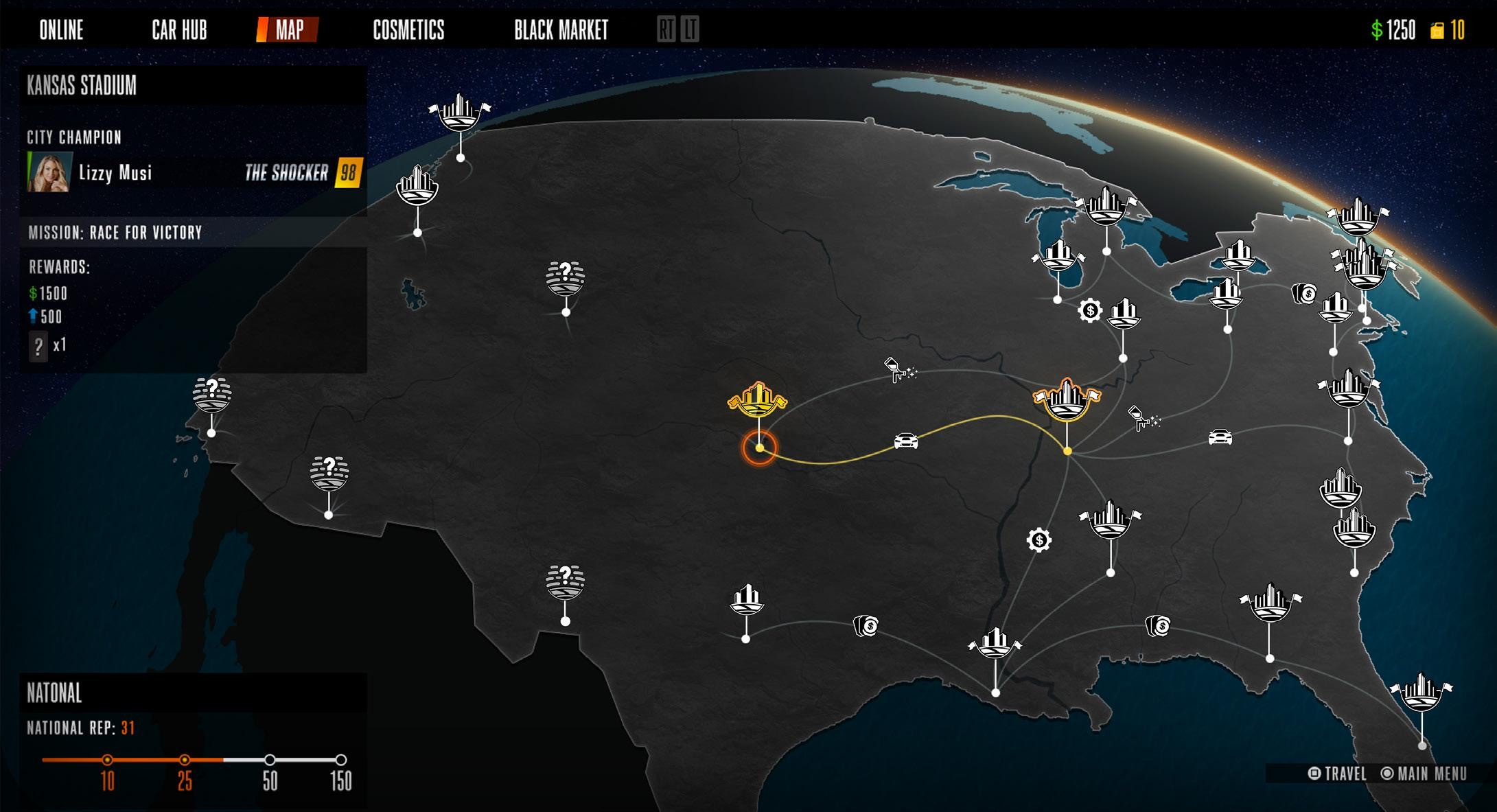1497x812 pixels.
Task: Go to the Cosmetics tab
Action: click(408, 30)
